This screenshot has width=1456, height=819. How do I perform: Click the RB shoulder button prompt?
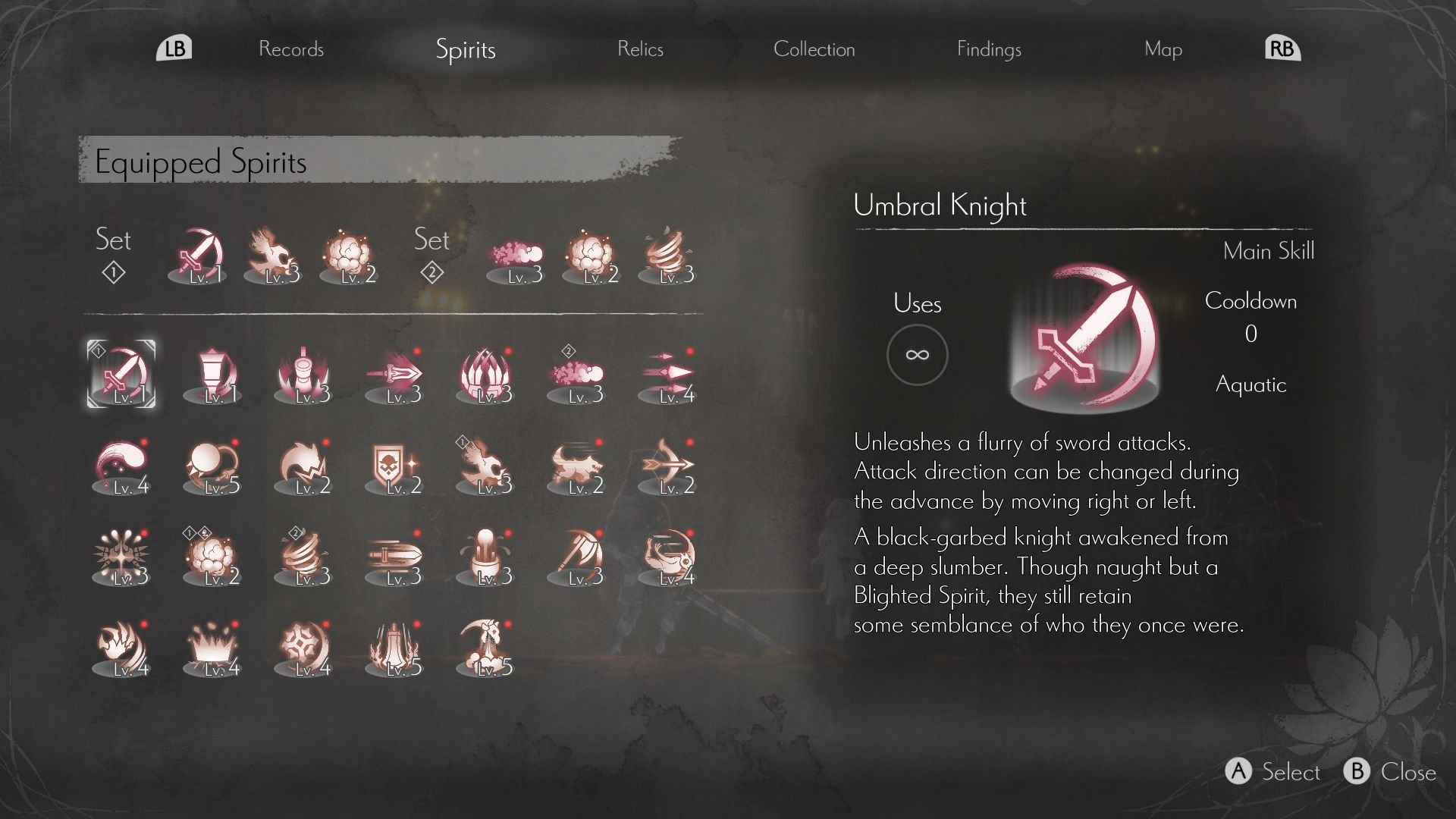[x=1282, y=47]
